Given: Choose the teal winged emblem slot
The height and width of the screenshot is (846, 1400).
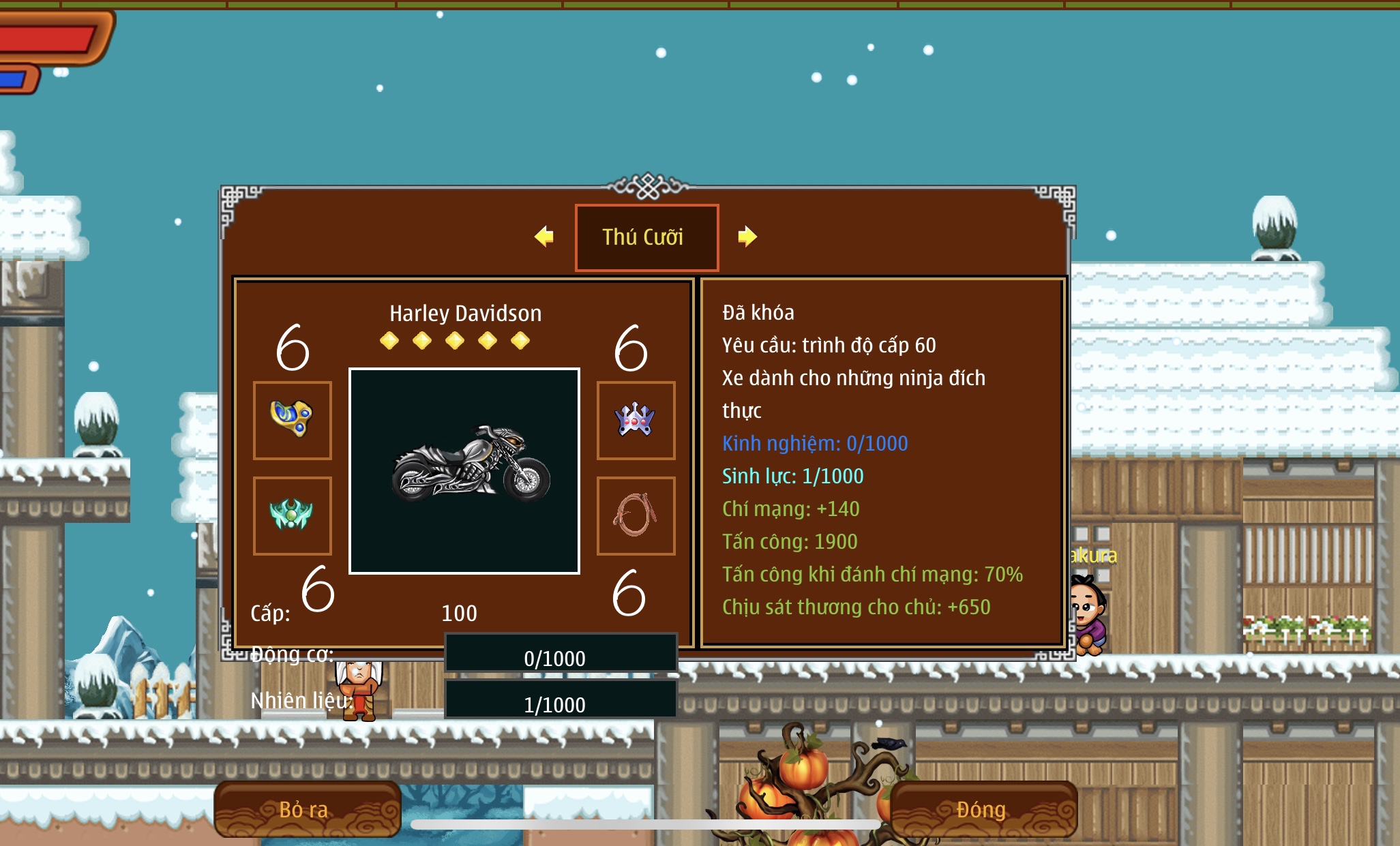Looking at the screenshot, I should (x=293, y=515).
